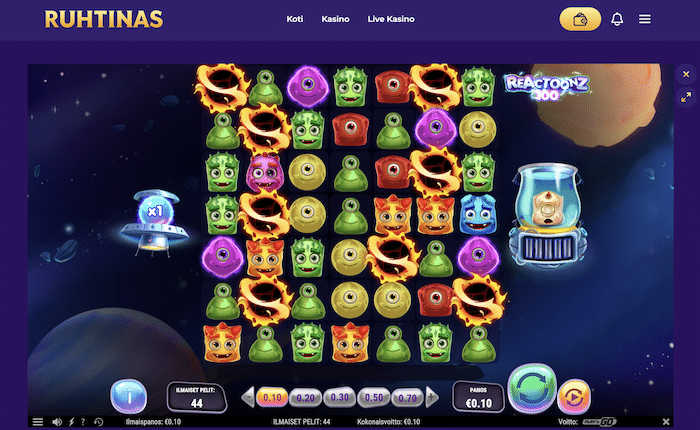Open the blue info paytable button
The height and width of the screenshot is (430, 700).
(128, 396)
